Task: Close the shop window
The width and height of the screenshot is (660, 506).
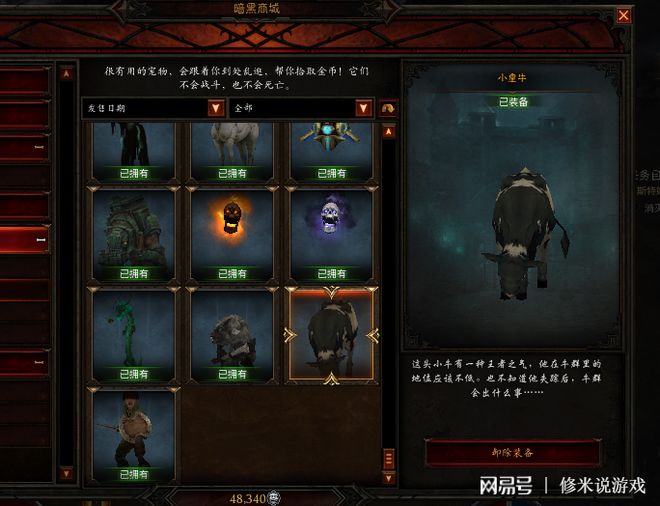Action: (x=624, y=15)
